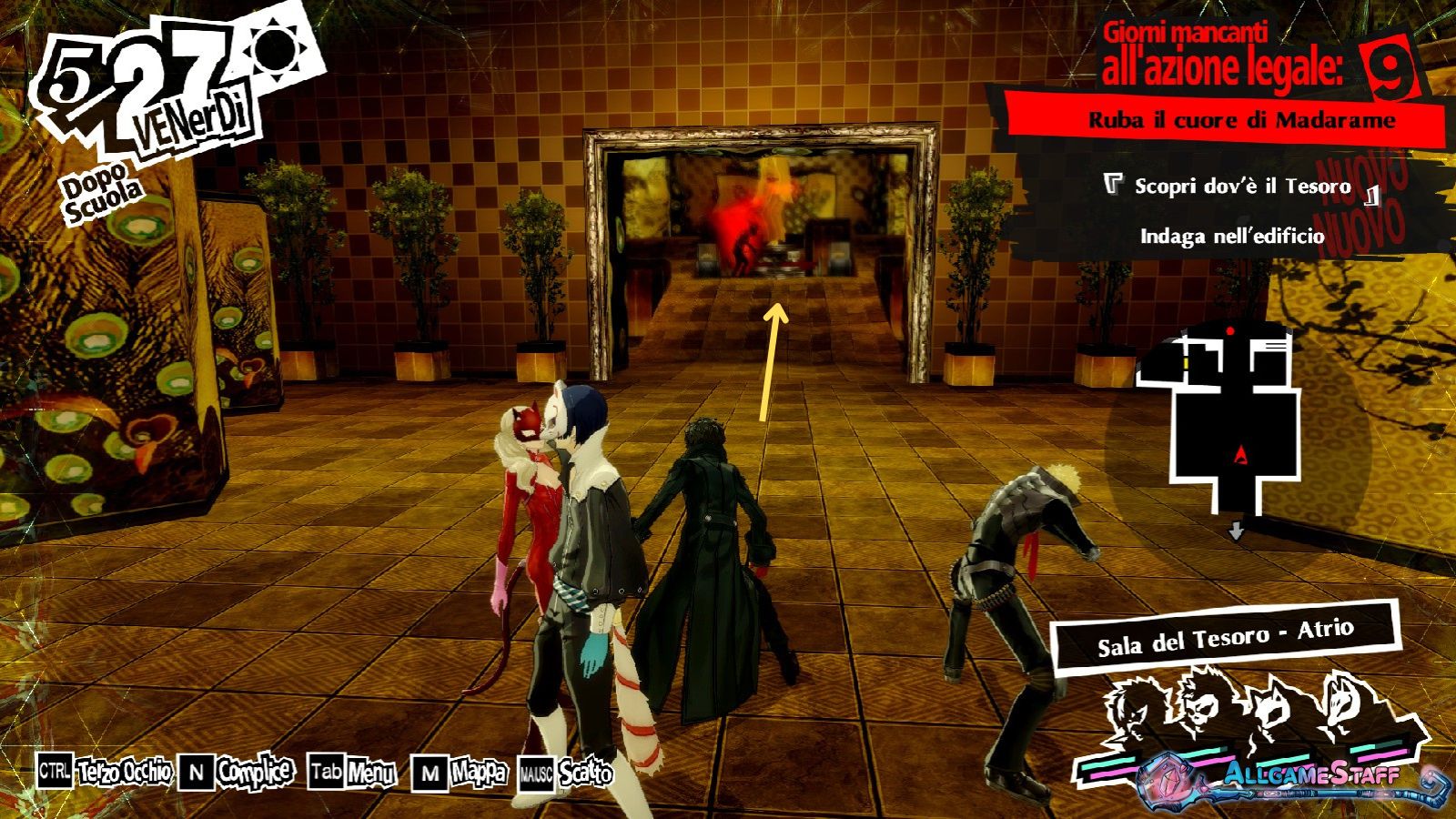
Task: Click the Terzo Occhio action label
Action: pos(124,773)
